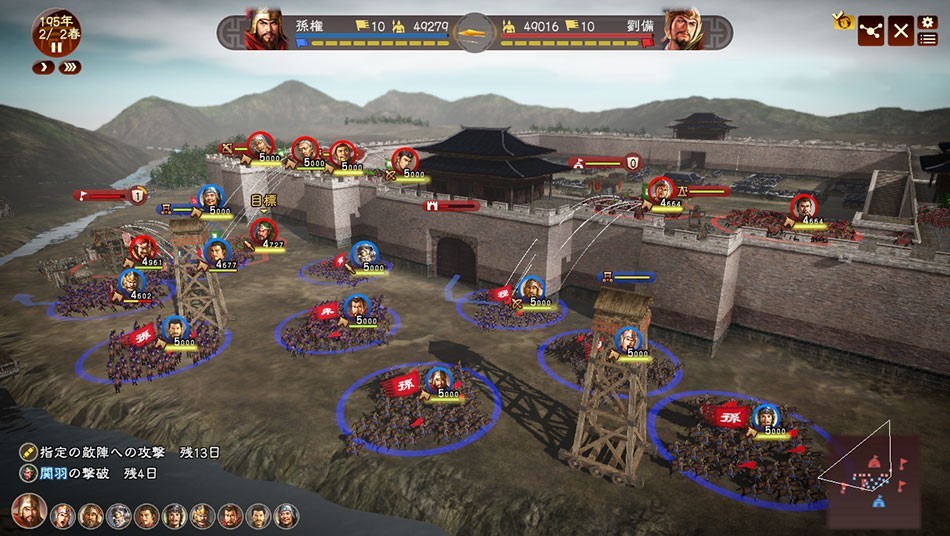
Task: Set battle speed to single arrow
Action: (43, 67)
